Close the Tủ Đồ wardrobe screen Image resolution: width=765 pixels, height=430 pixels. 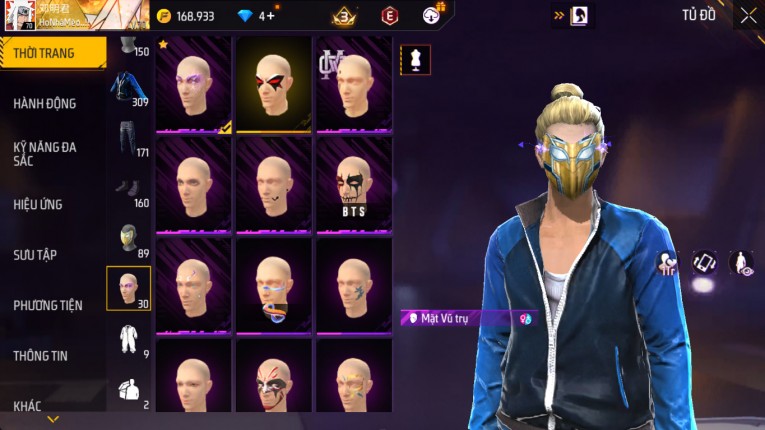748,15
